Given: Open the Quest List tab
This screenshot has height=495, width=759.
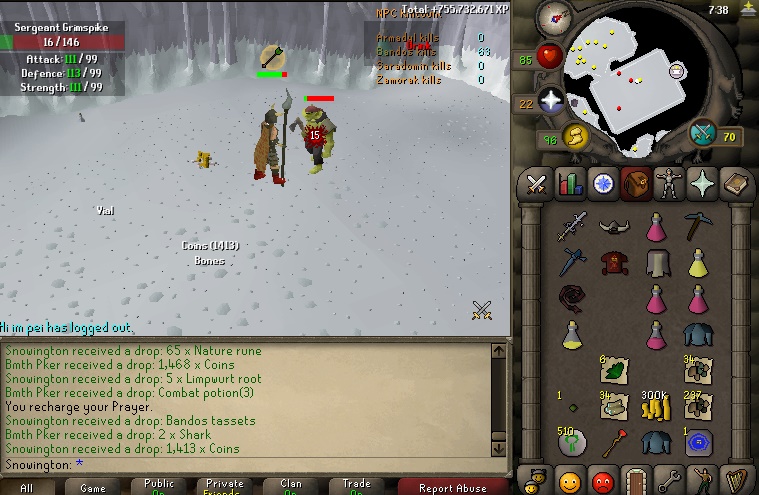Looking at the screenshot, I should pos(603,184).
